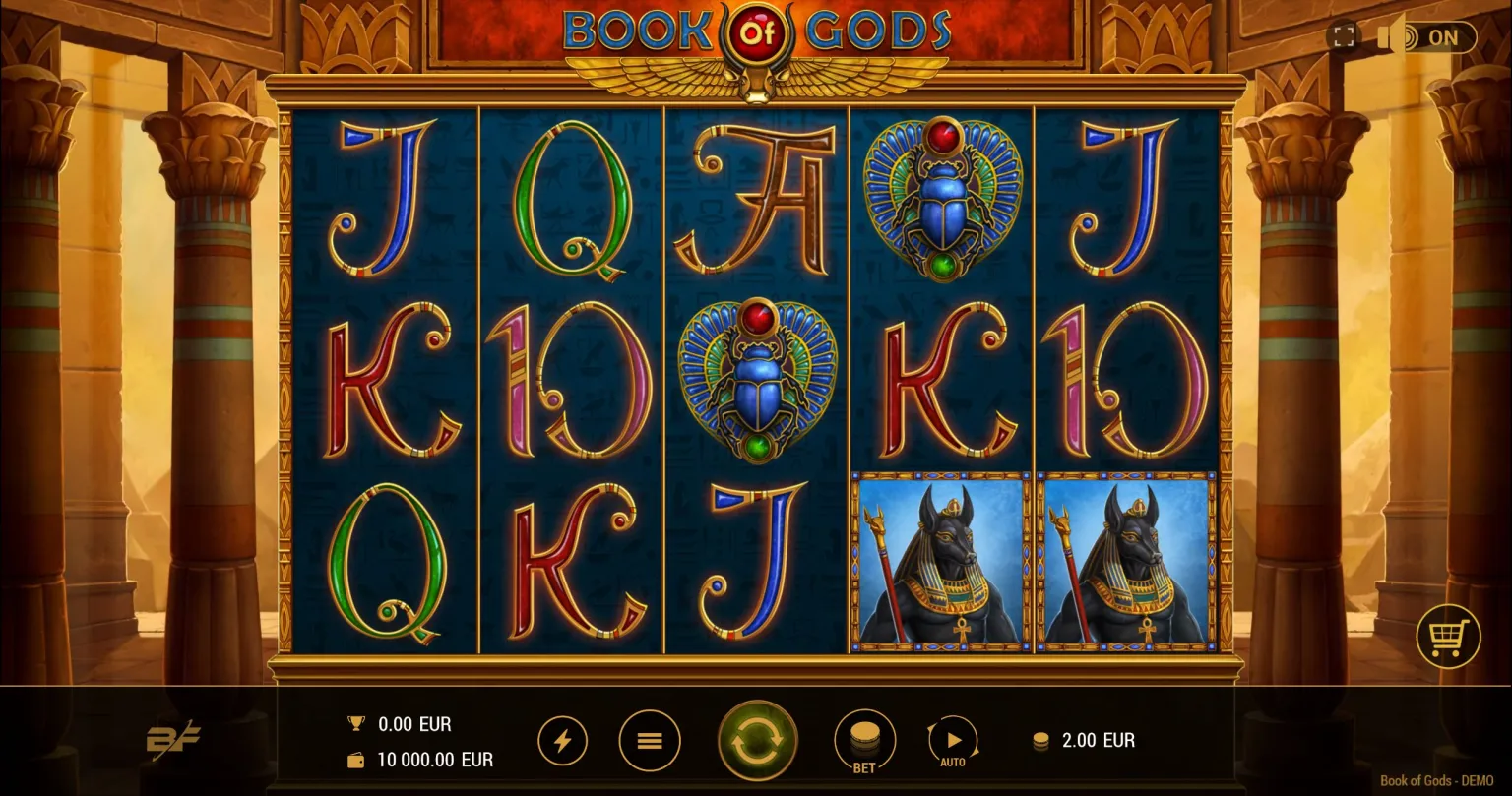The width and height of the screenshot is (1512, 796).
Task: Spin the reels with the green button
Action: coord(757,740)
